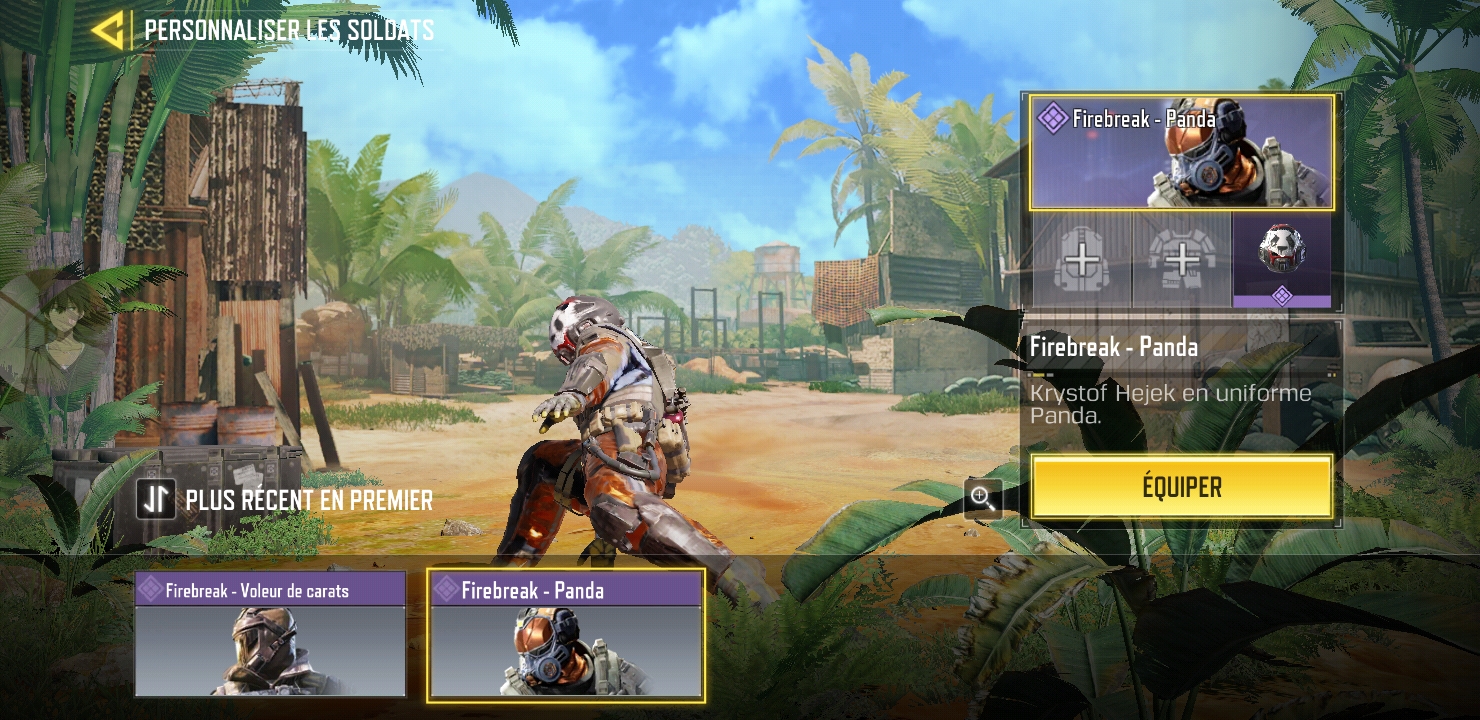Viewport: 1480px width, 720px height.
Task: Click the gem icon on 'Voleur de carats' label
Action: [x=149, y=590]
